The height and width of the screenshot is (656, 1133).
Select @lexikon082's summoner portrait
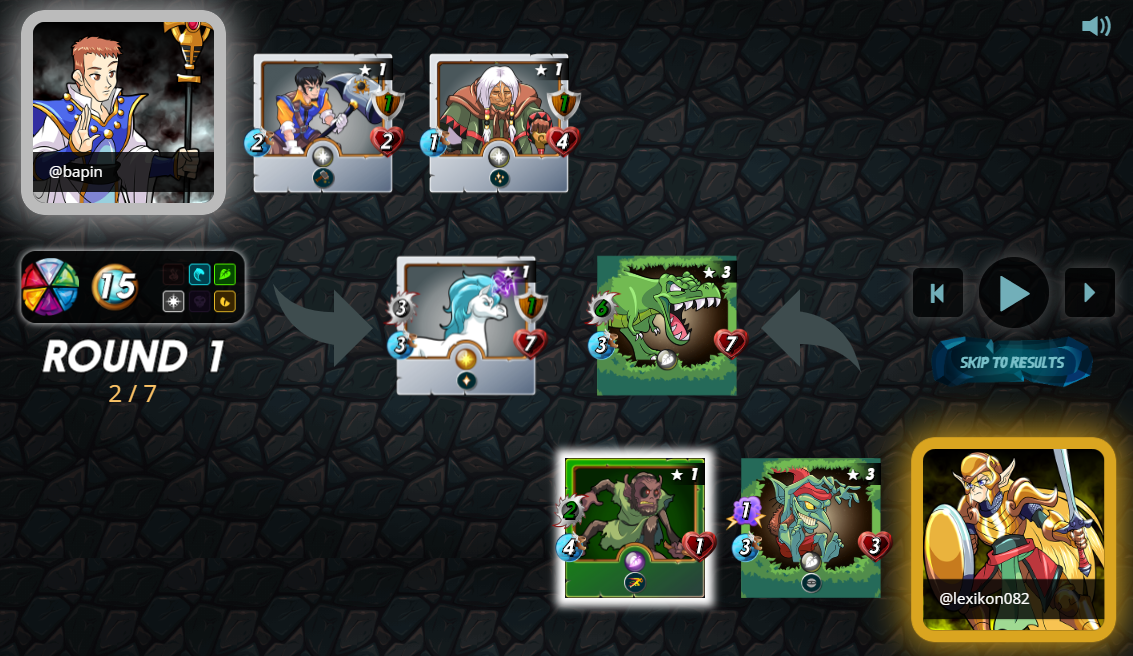pos(1013,538)
